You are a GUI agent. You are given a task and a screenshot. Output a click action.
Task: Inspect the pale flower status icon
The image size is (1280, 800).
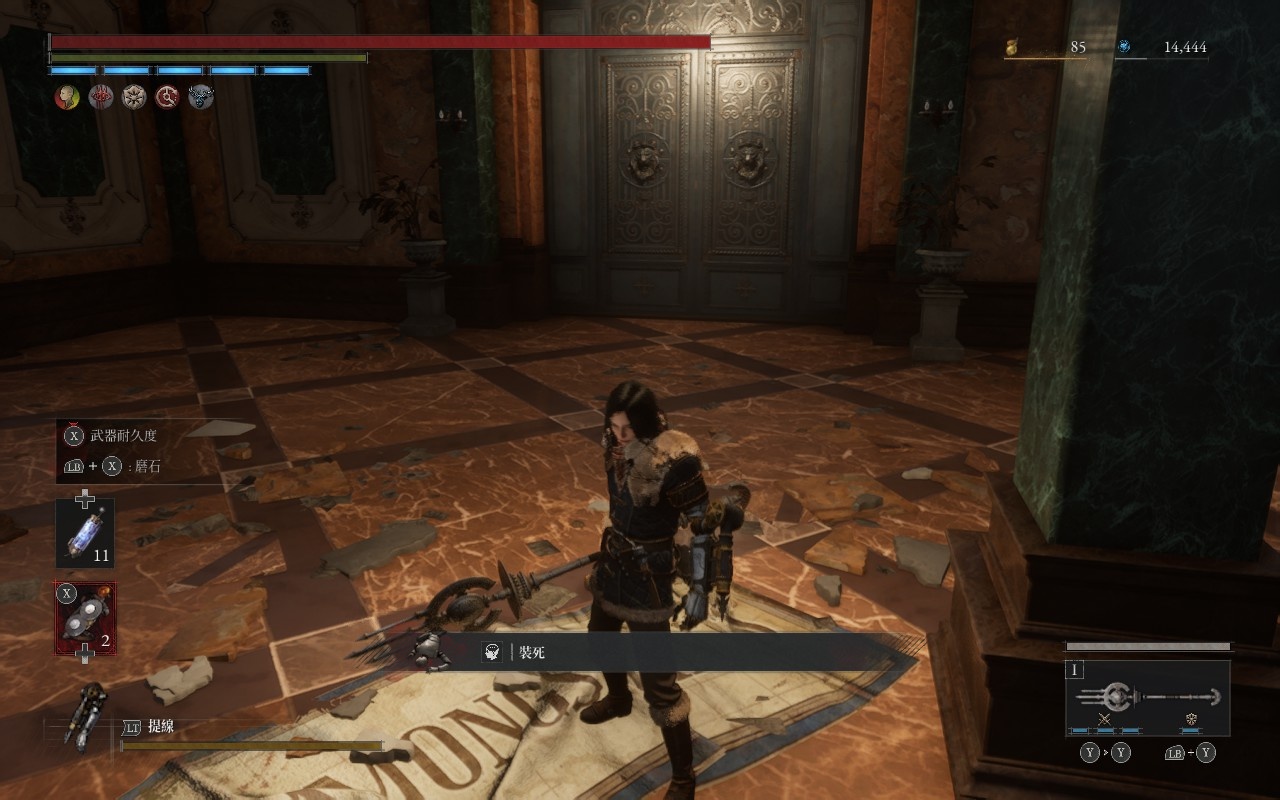coord(134,97)
